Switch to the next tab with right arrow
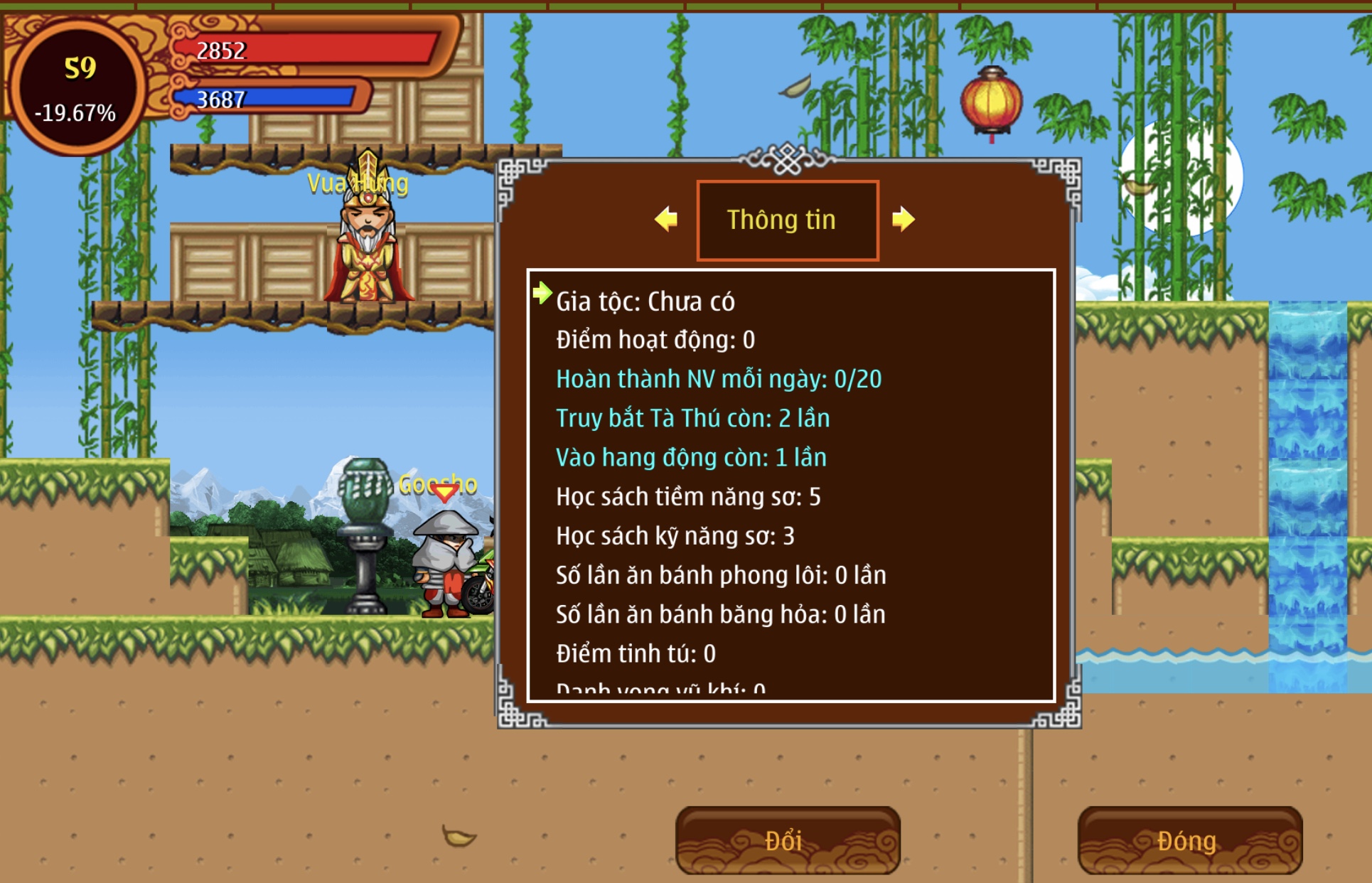Viewport: 1372px width, 883px height. (903, 219)
